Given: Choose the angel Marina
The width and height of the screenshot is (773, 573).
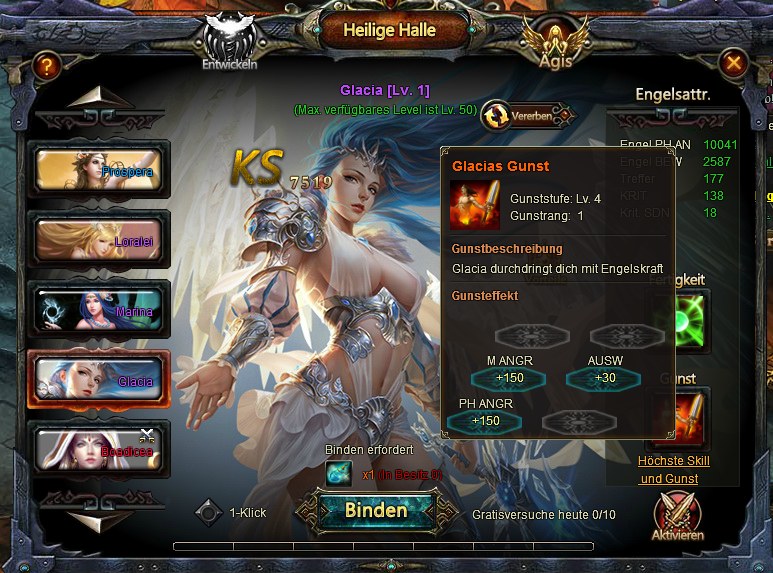Looking at the screenshot, I should coord(99,310).
